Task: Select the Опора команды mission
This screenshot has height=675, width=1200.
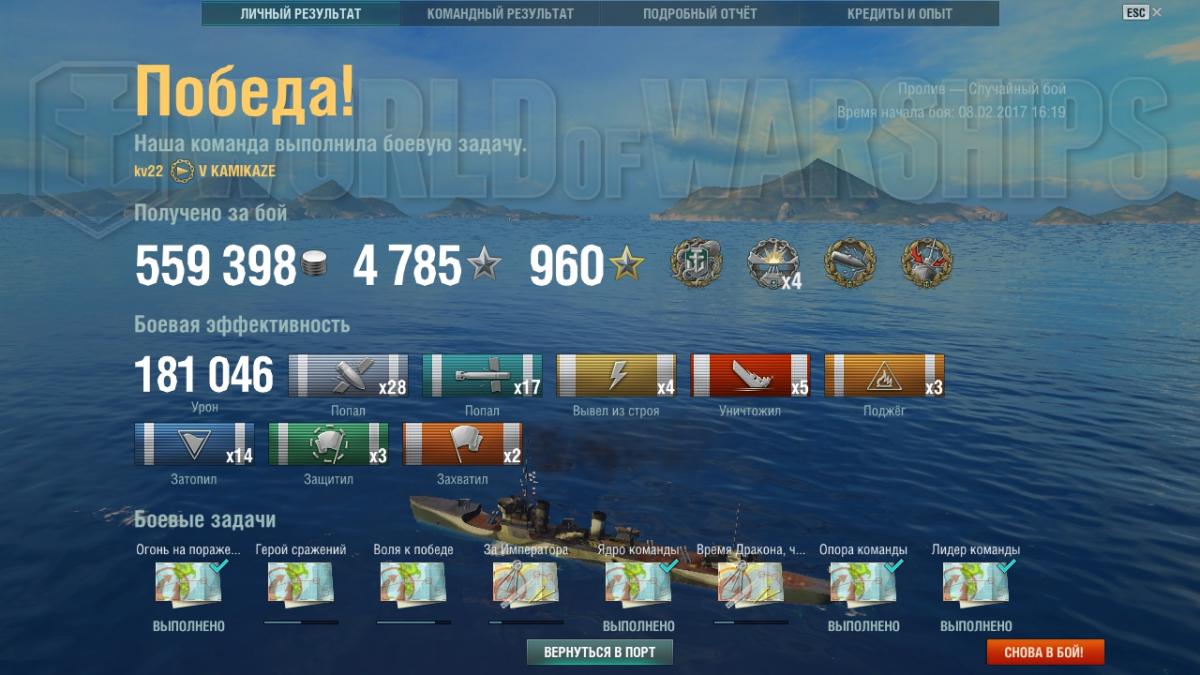Action: click(863, 583)
